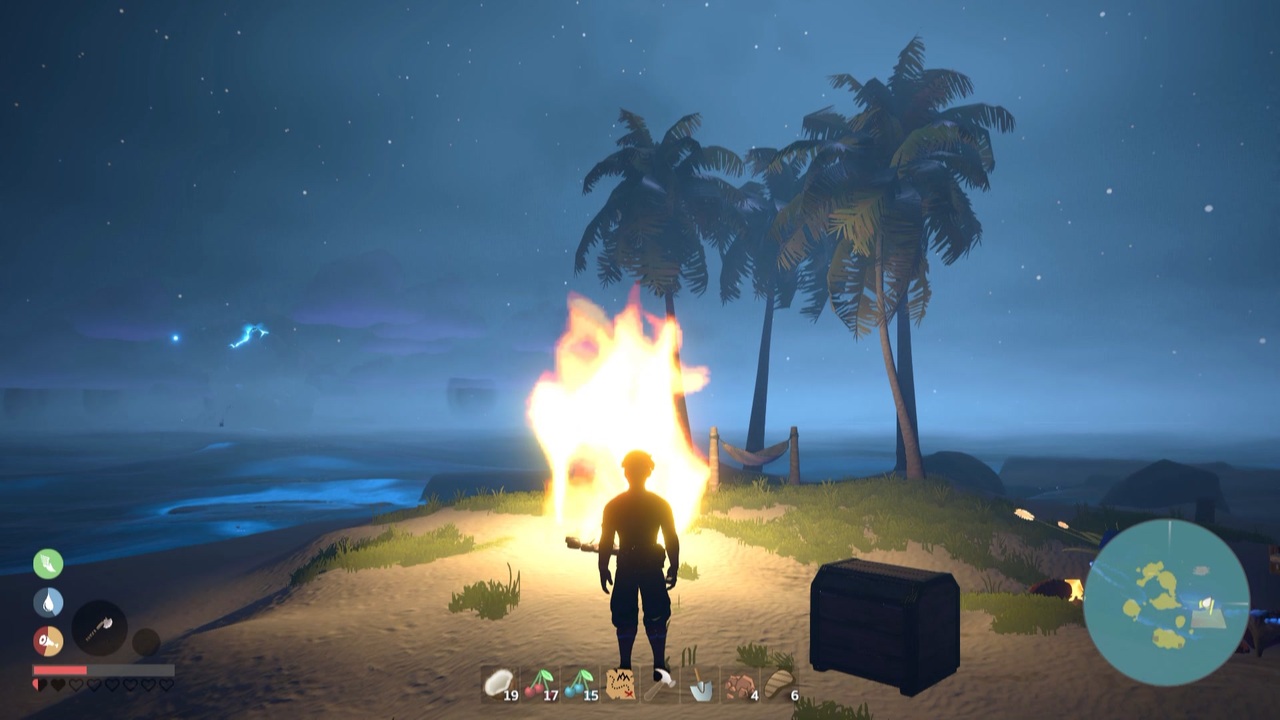The width and height of the screenshot is (1280, 720).
Task: Select the striped wood item slot
Action: click(780, 684)
